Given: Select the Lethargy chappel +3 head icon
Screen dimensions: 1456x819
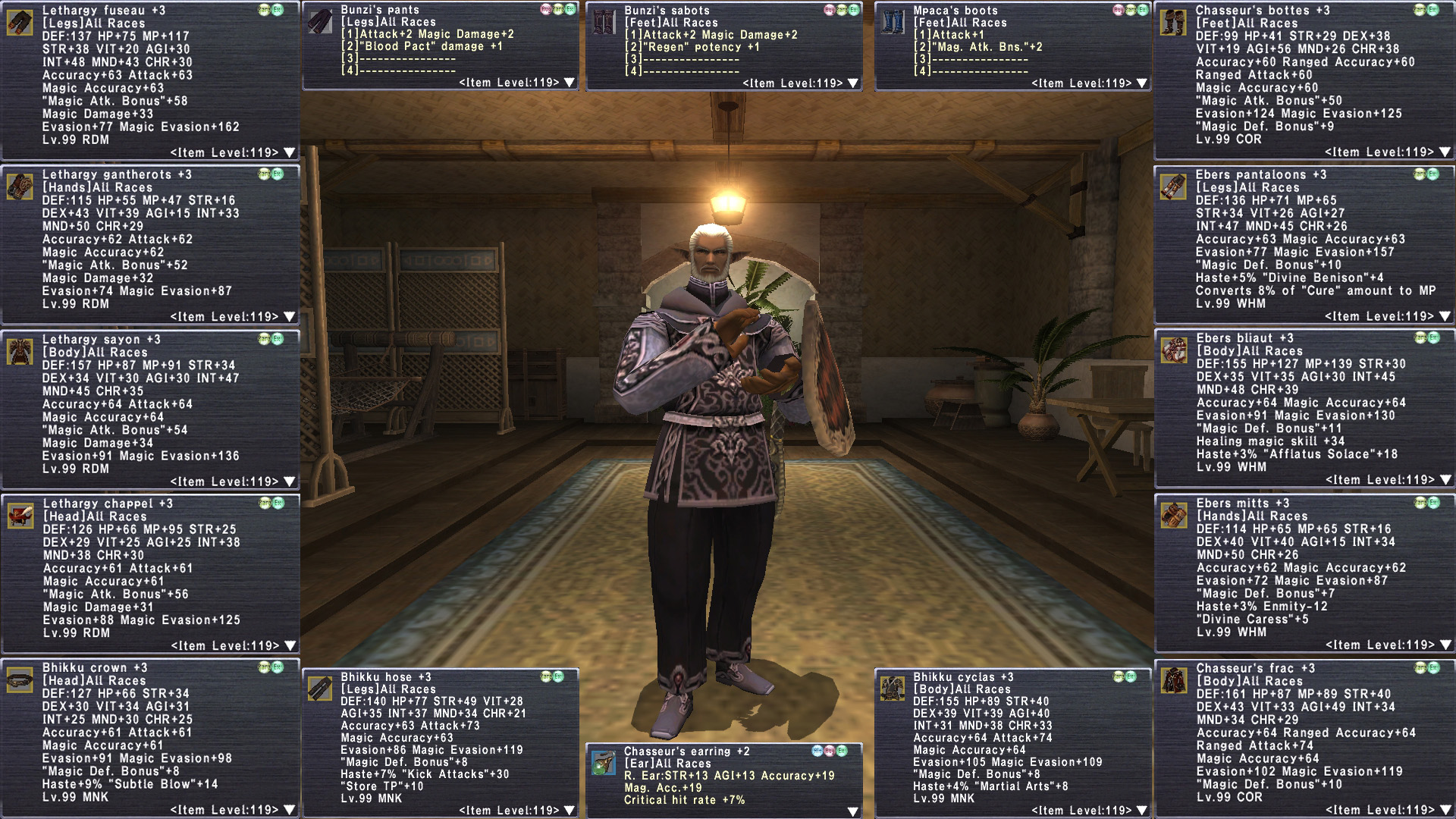Looking at the screenshot, I should (20, 516).
